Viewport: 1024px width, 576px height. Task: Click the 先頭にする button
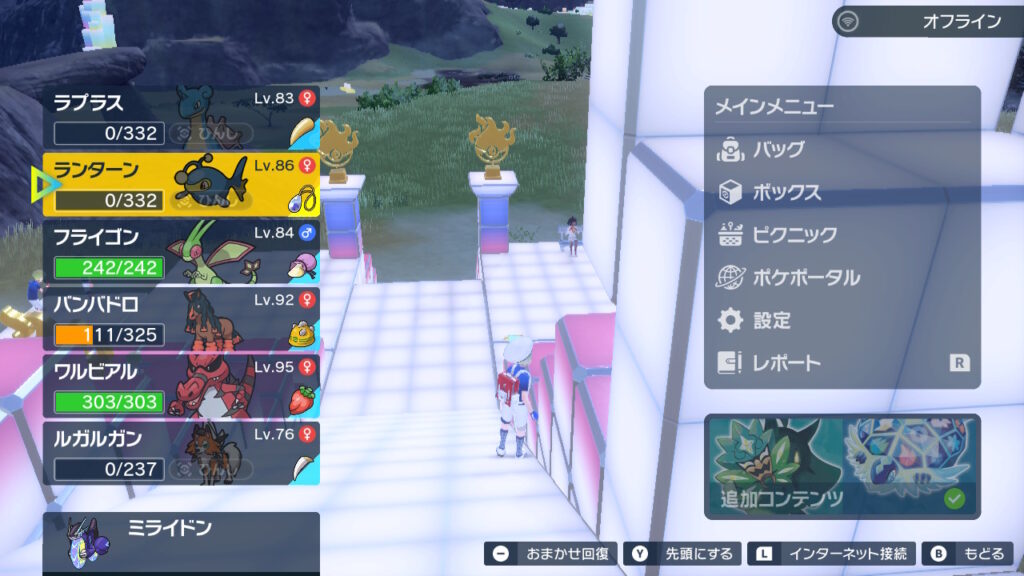click(x=684, y=553)
